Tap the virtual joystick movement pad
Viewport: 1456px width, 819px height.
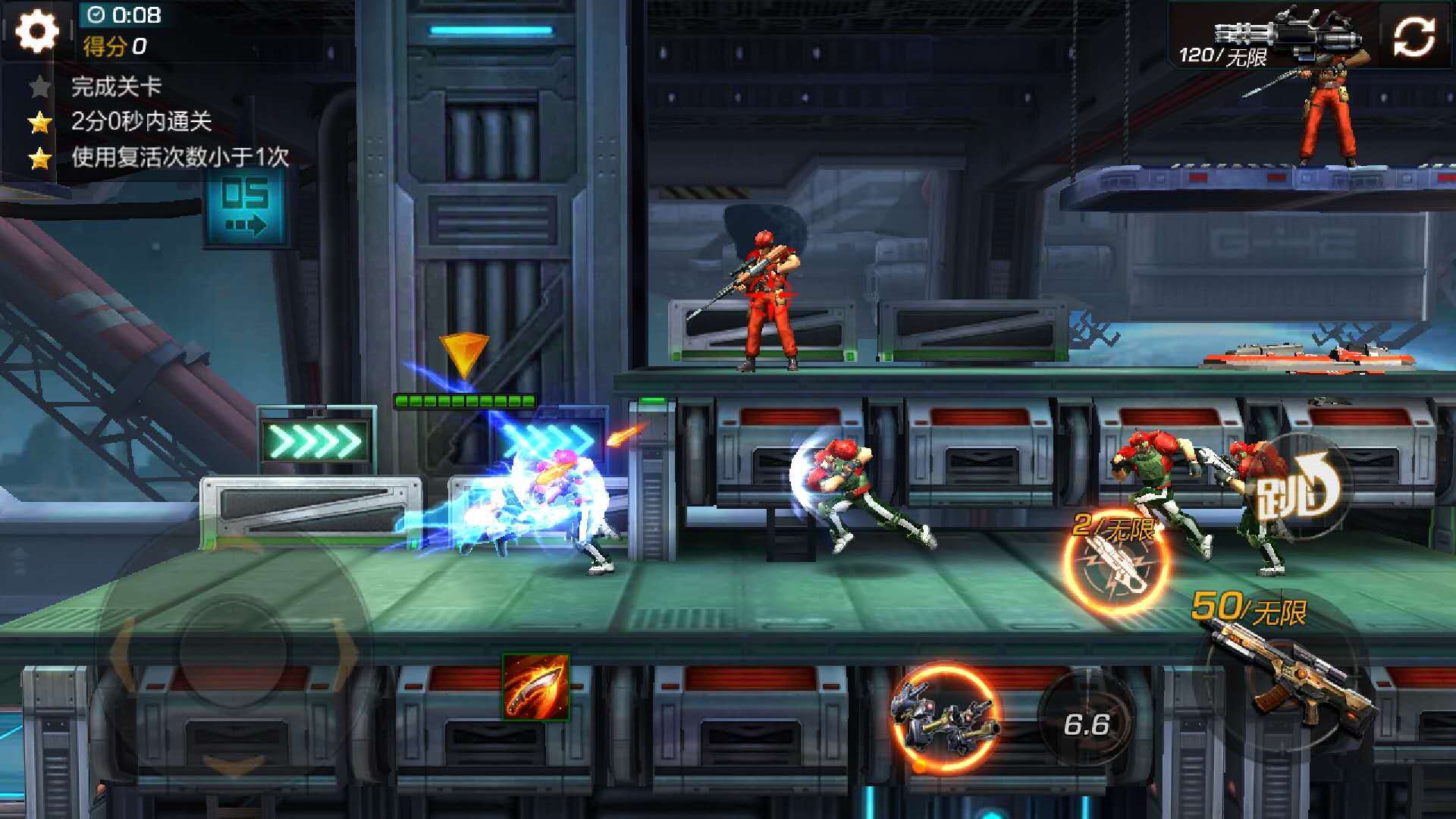(232, 652)
